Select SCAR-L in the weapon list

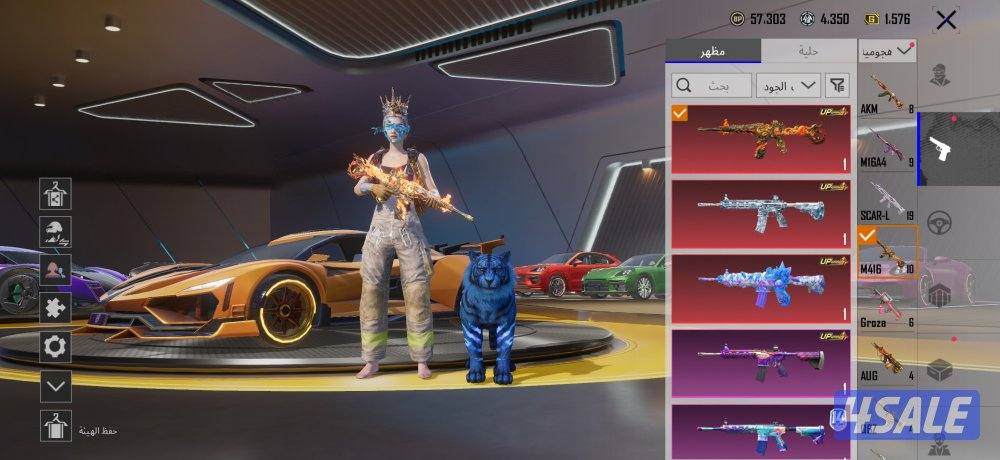click(888, 198)
